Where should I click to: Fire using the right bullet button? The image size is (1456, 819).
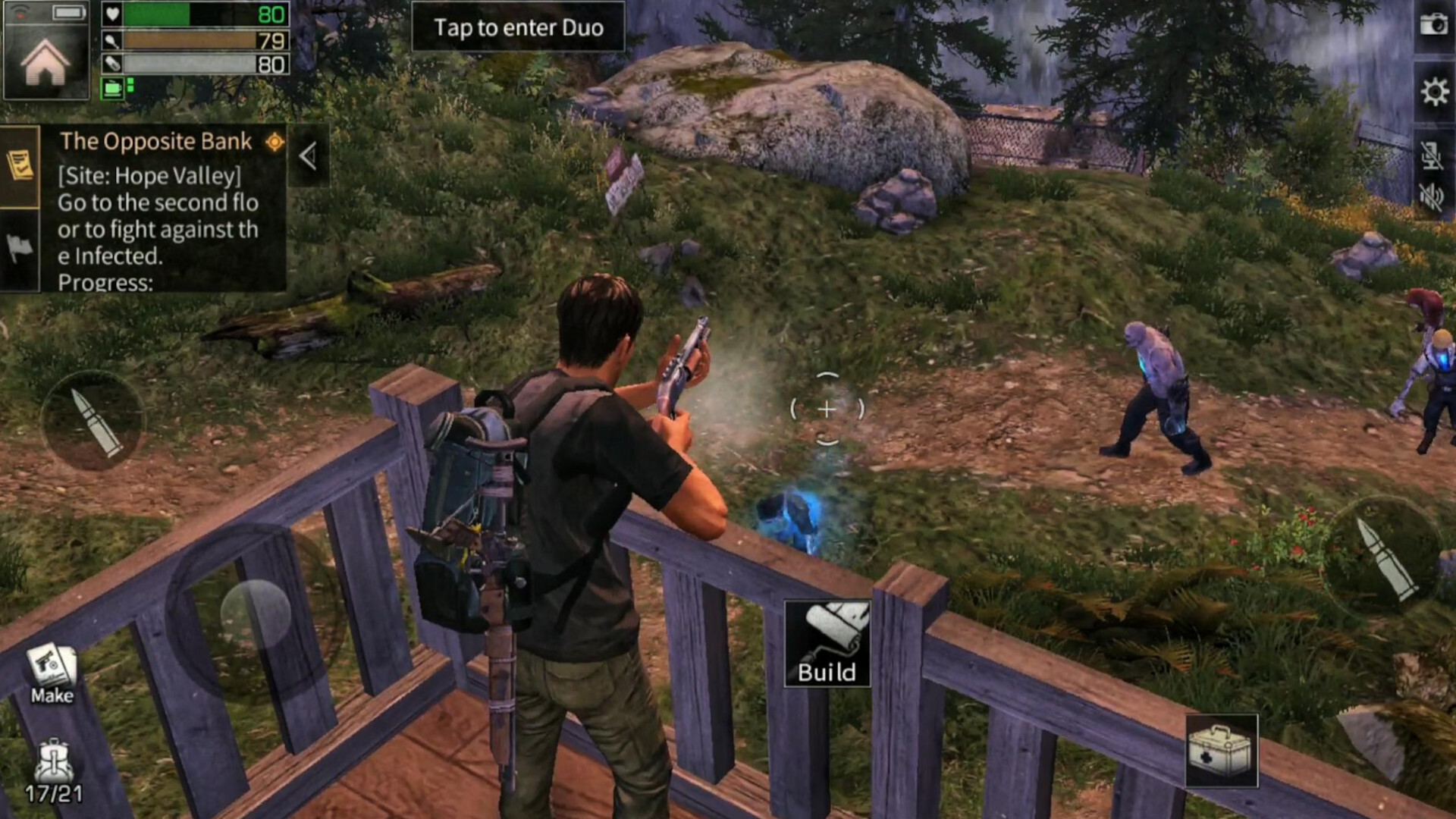pos(1383,556)
